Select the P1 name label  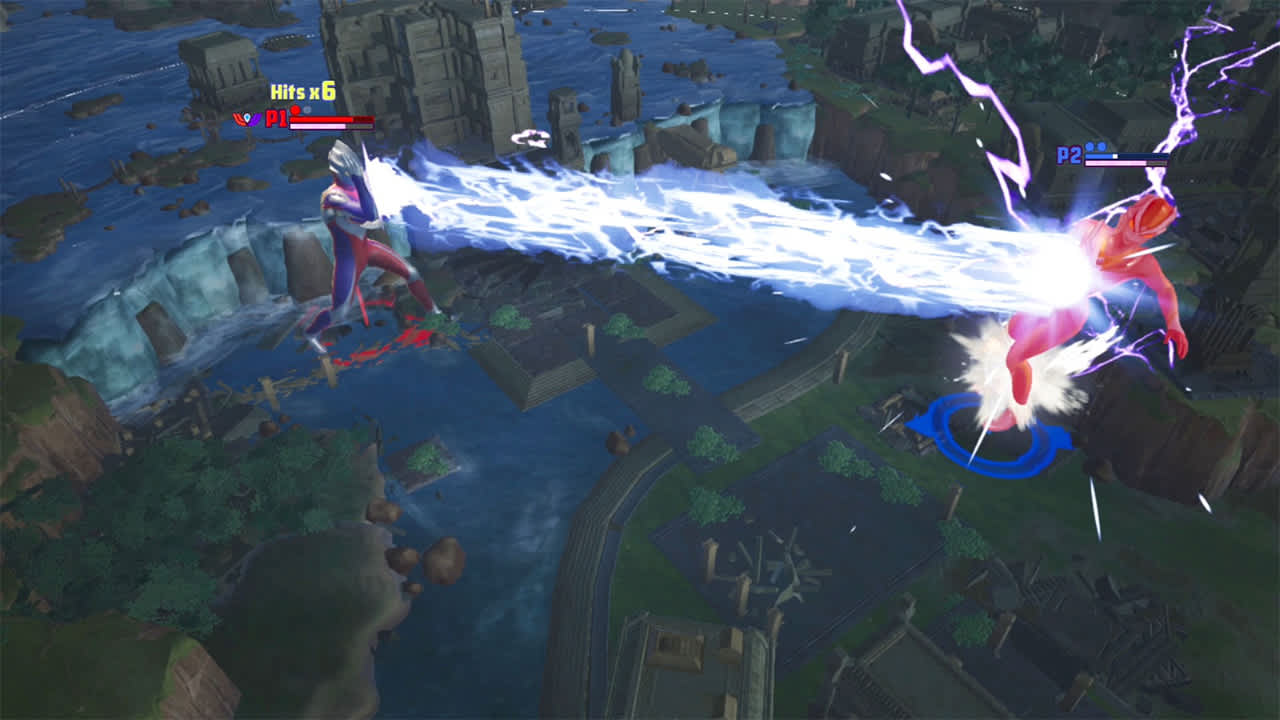point(277,120)
